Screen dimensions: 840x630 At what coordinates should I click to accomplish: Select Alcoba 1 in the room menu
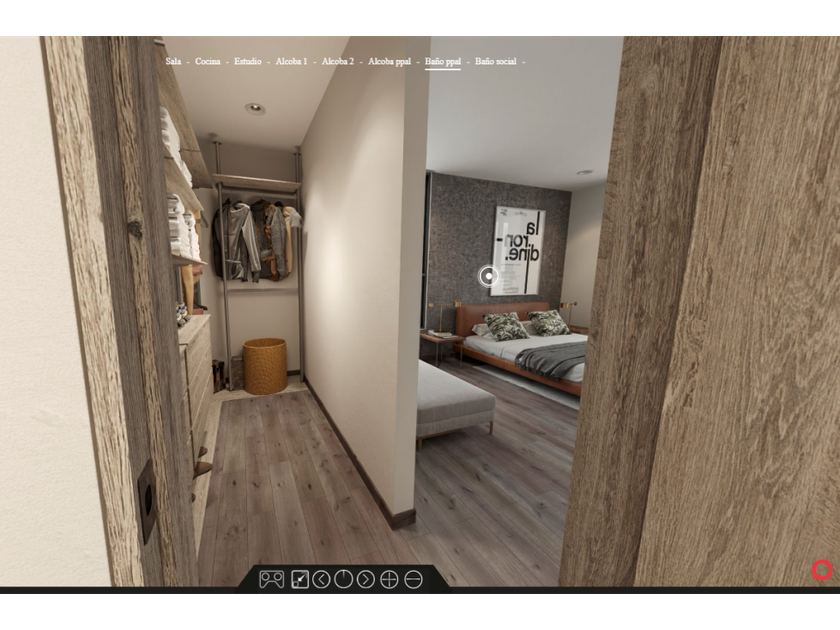click(291, 62)
